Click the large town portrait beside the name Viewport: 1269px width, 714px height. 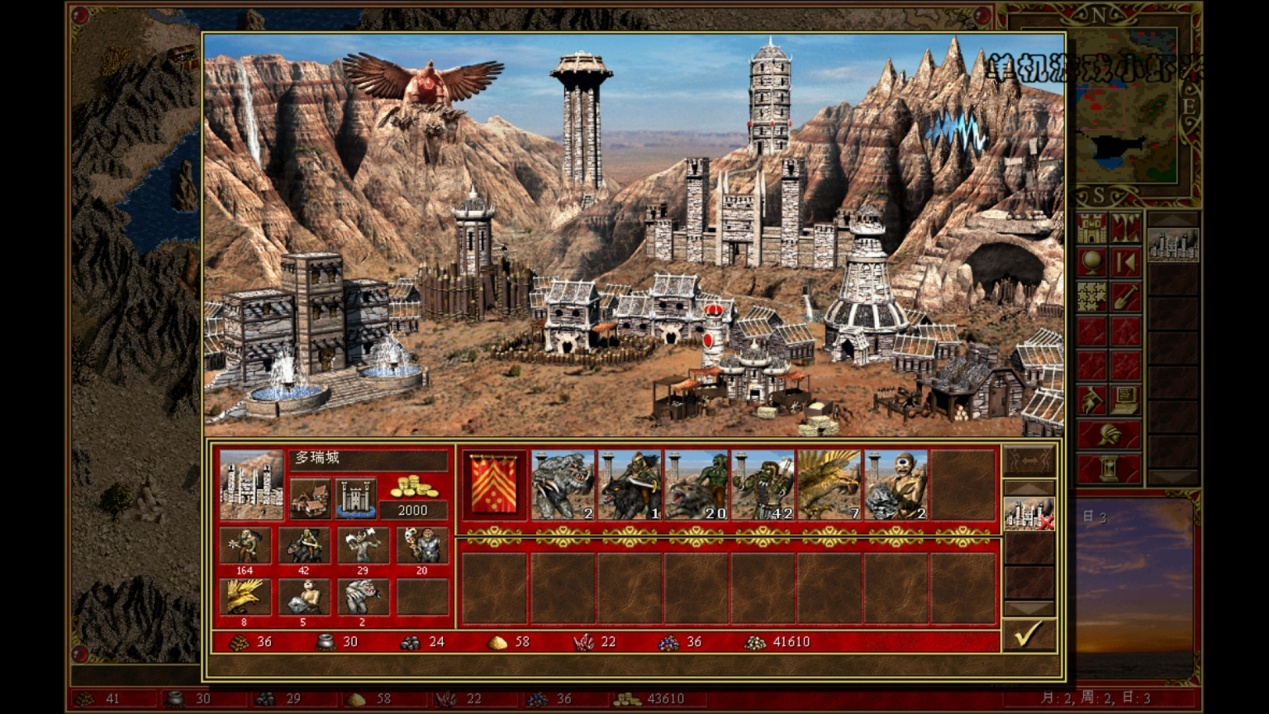[x=251, y=484]
